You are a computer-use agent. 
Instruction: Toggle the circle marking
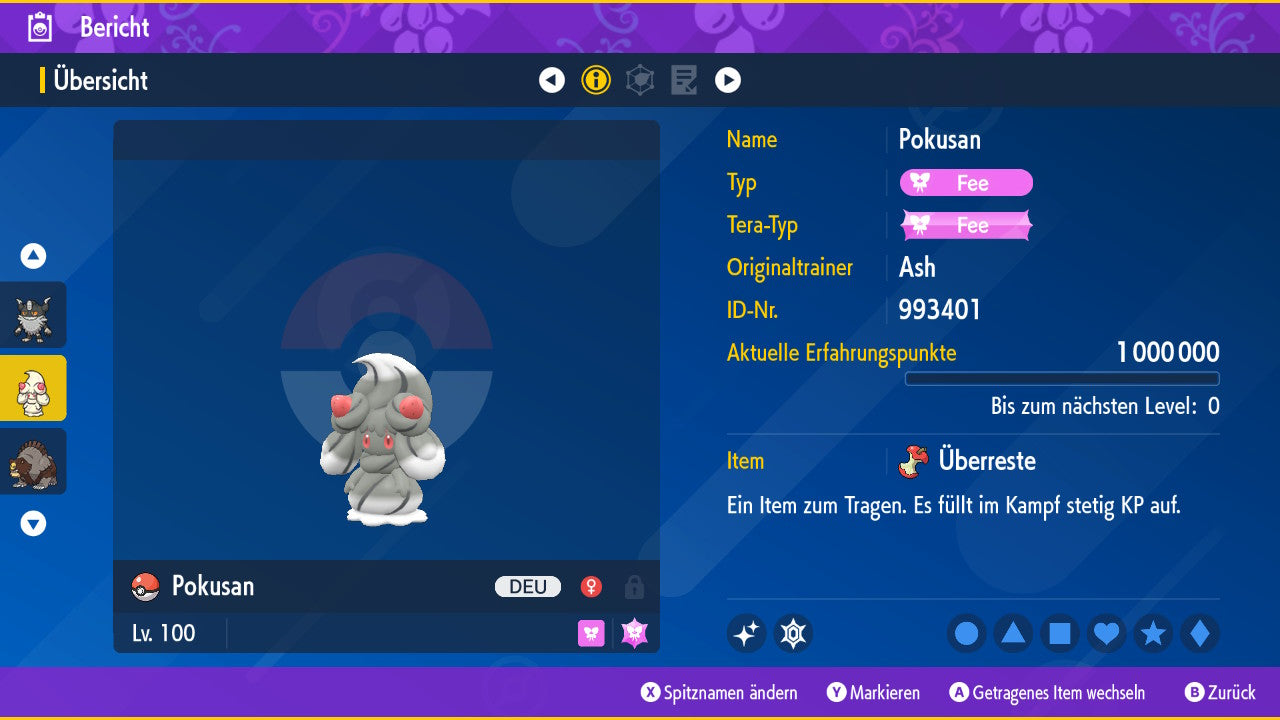(966, 633)
